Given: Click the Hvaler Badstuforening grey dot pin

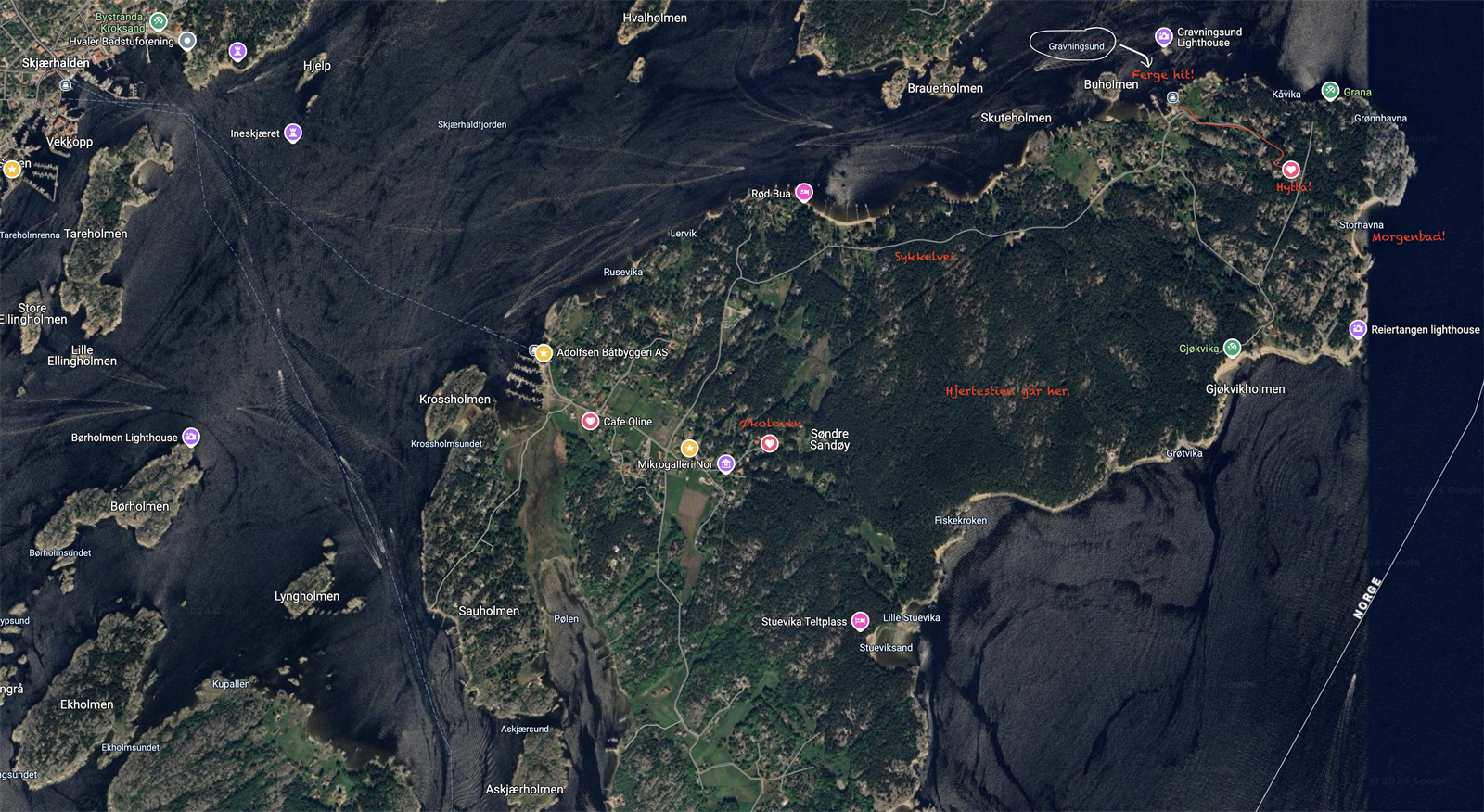Looking at the screenshot, I should tap(185, 40).
